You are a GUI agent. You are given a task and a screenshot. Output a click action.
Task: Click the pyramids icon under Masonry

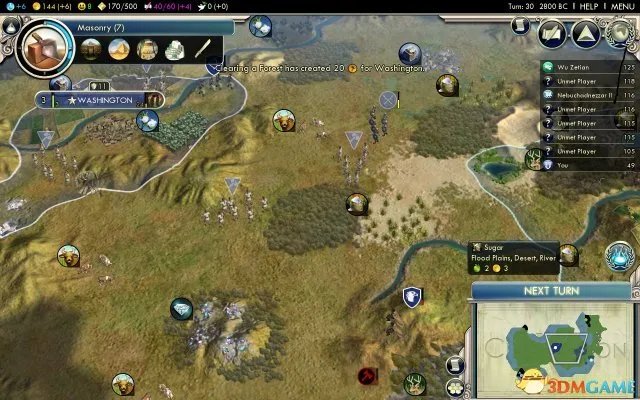(x=119, y=48)
